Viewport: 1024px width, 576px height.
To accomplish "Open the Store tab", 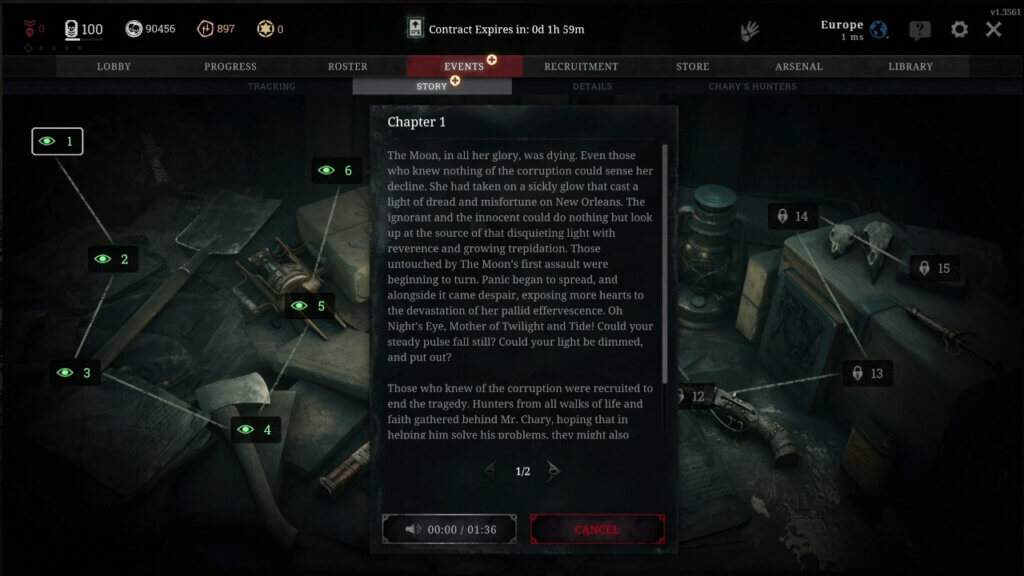I will pyautogui.click(x=692, y=67).
